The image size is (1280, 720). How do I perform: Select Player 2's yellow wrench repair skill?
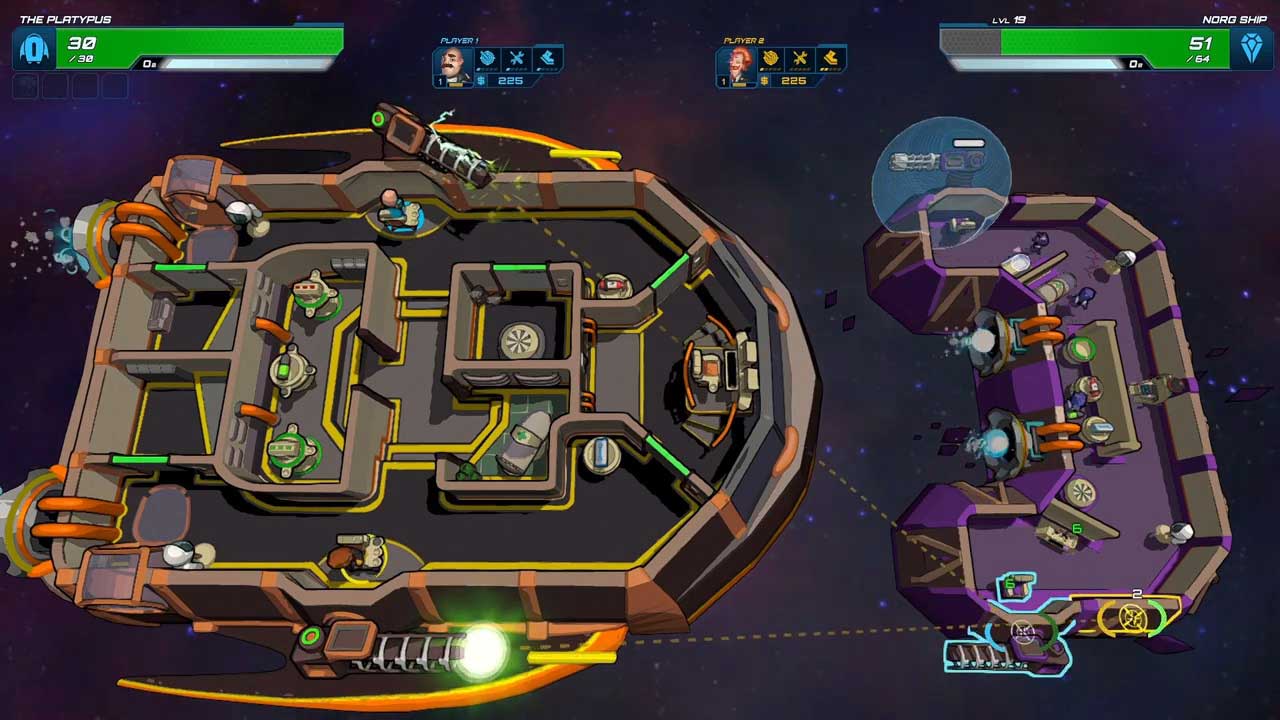point(800,58)
